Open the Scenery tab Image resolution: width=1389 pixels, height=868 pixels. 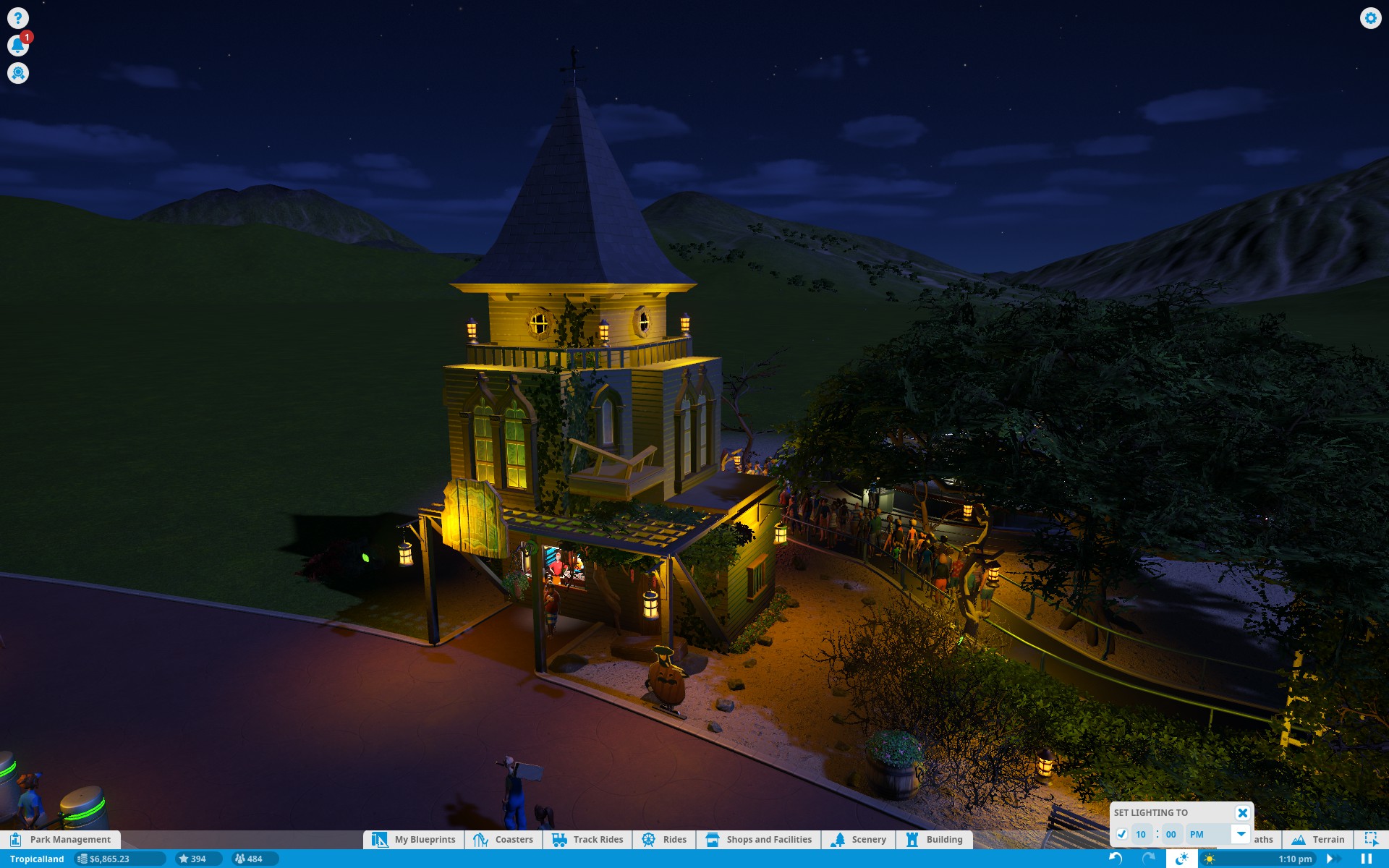pos(859,839)
